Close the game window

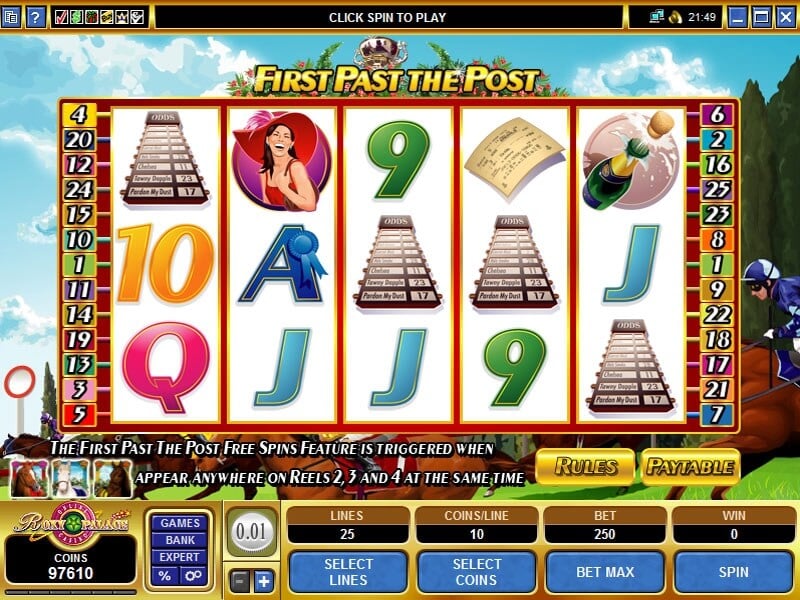[785, 16]
